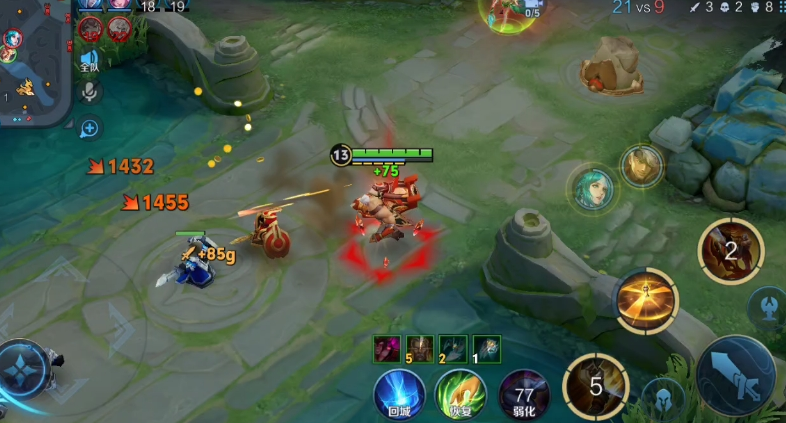Target the teal-haired enemy hero portrait
Image resolution: width=786 pixels, height=423 pixels.
pos(594,188)
